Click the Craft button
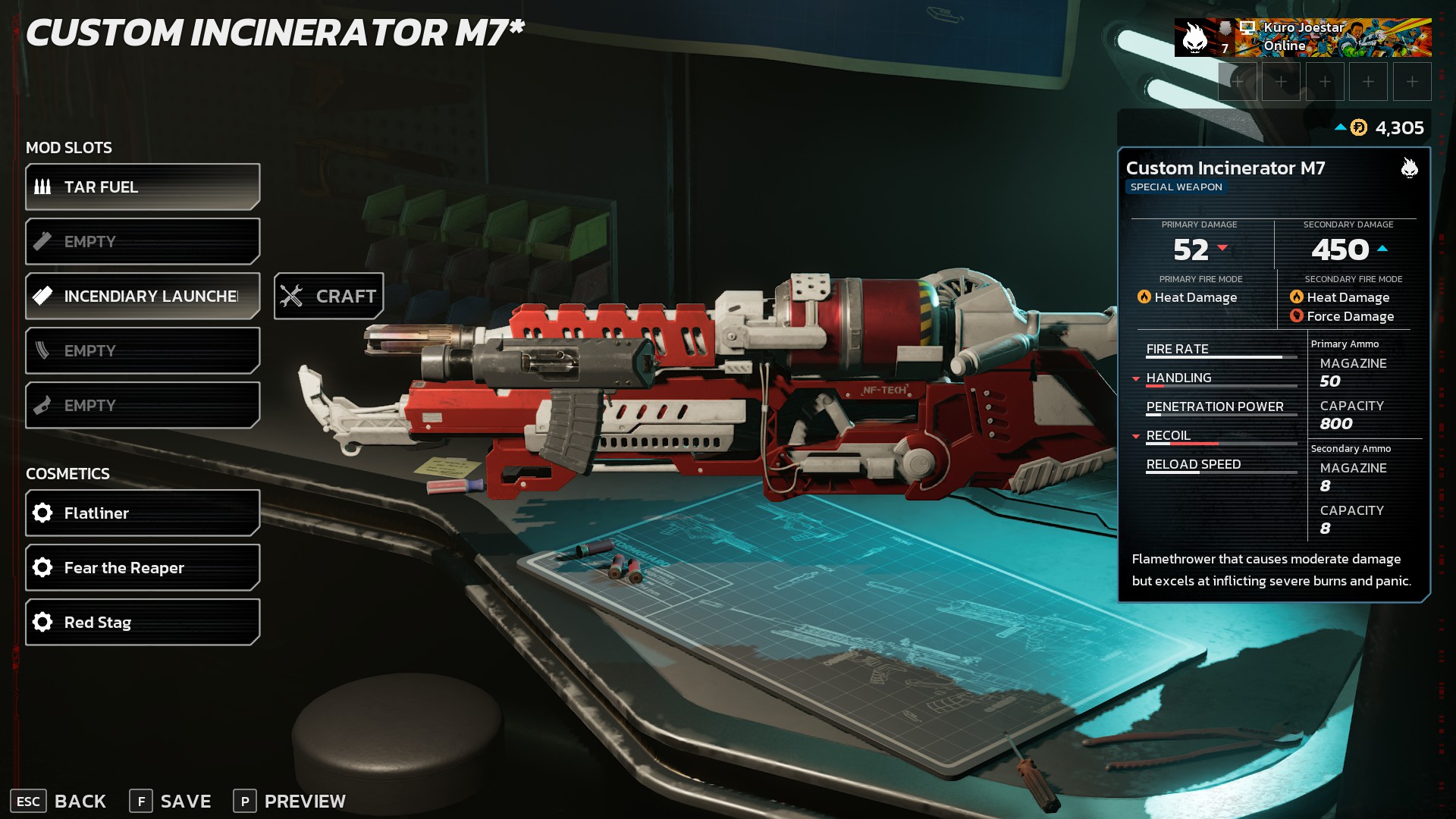Image resolution: width=1456 pixels, height=819 pixels. [329, 297]
